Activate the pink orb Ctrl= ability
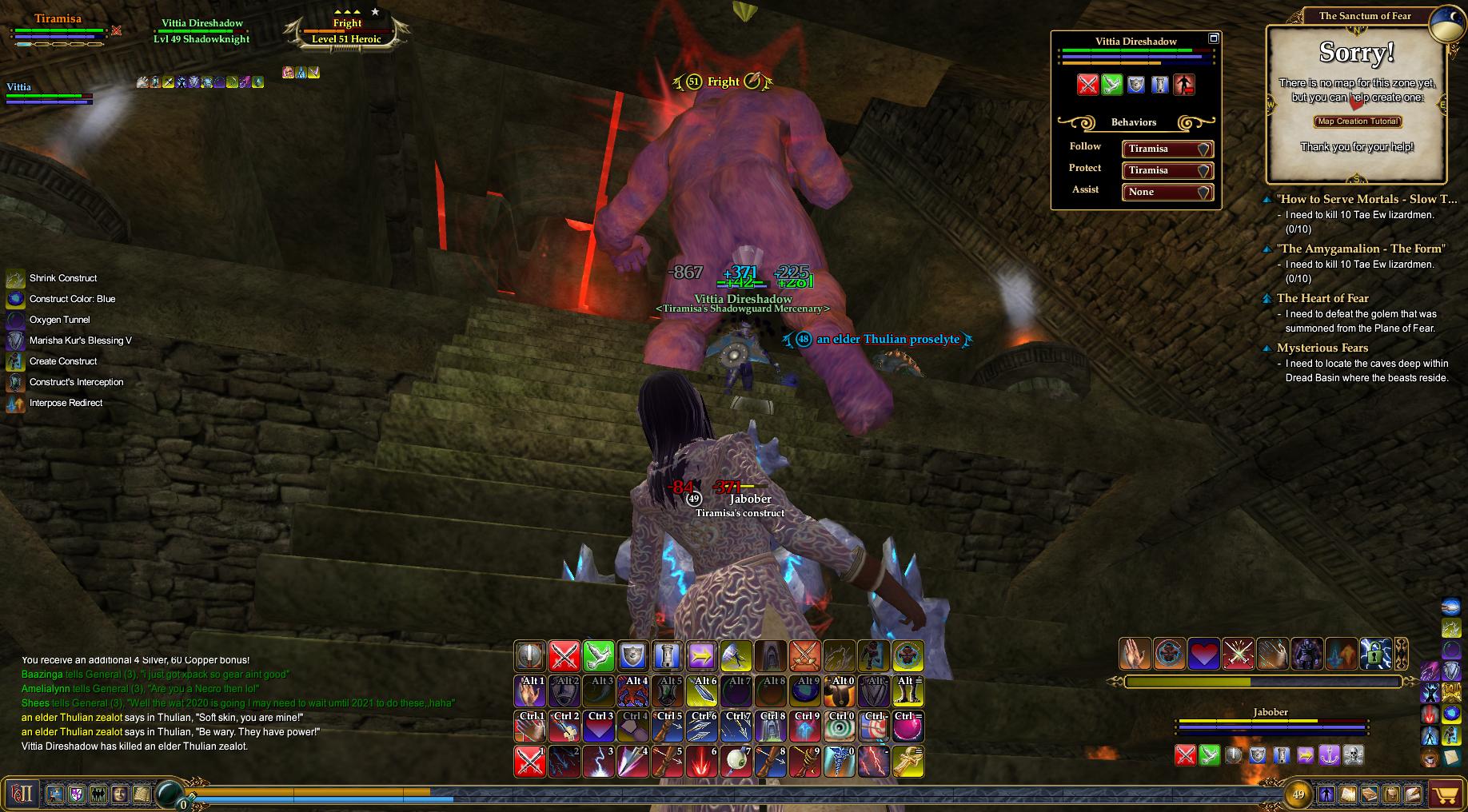 [x=908, y=726]
